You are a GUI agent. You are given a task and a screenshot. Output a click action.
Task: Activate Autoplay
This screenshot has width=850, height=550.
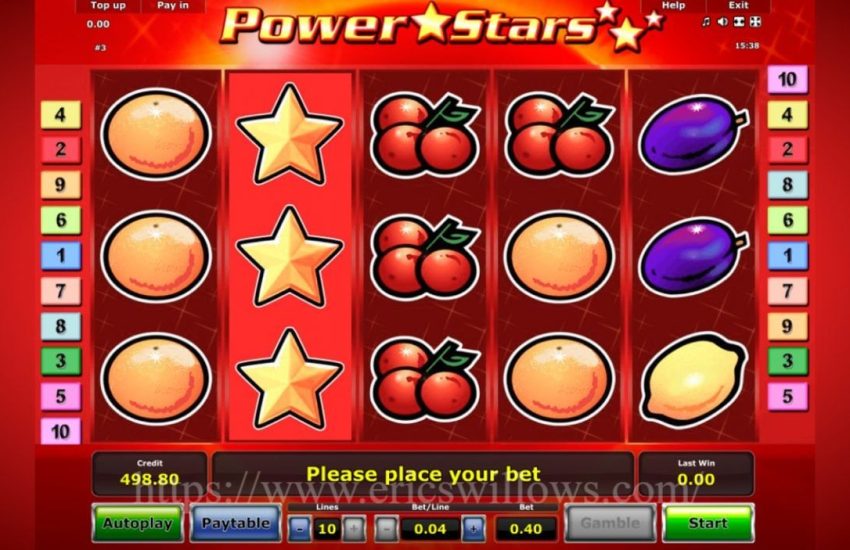(x=137, y=523)
